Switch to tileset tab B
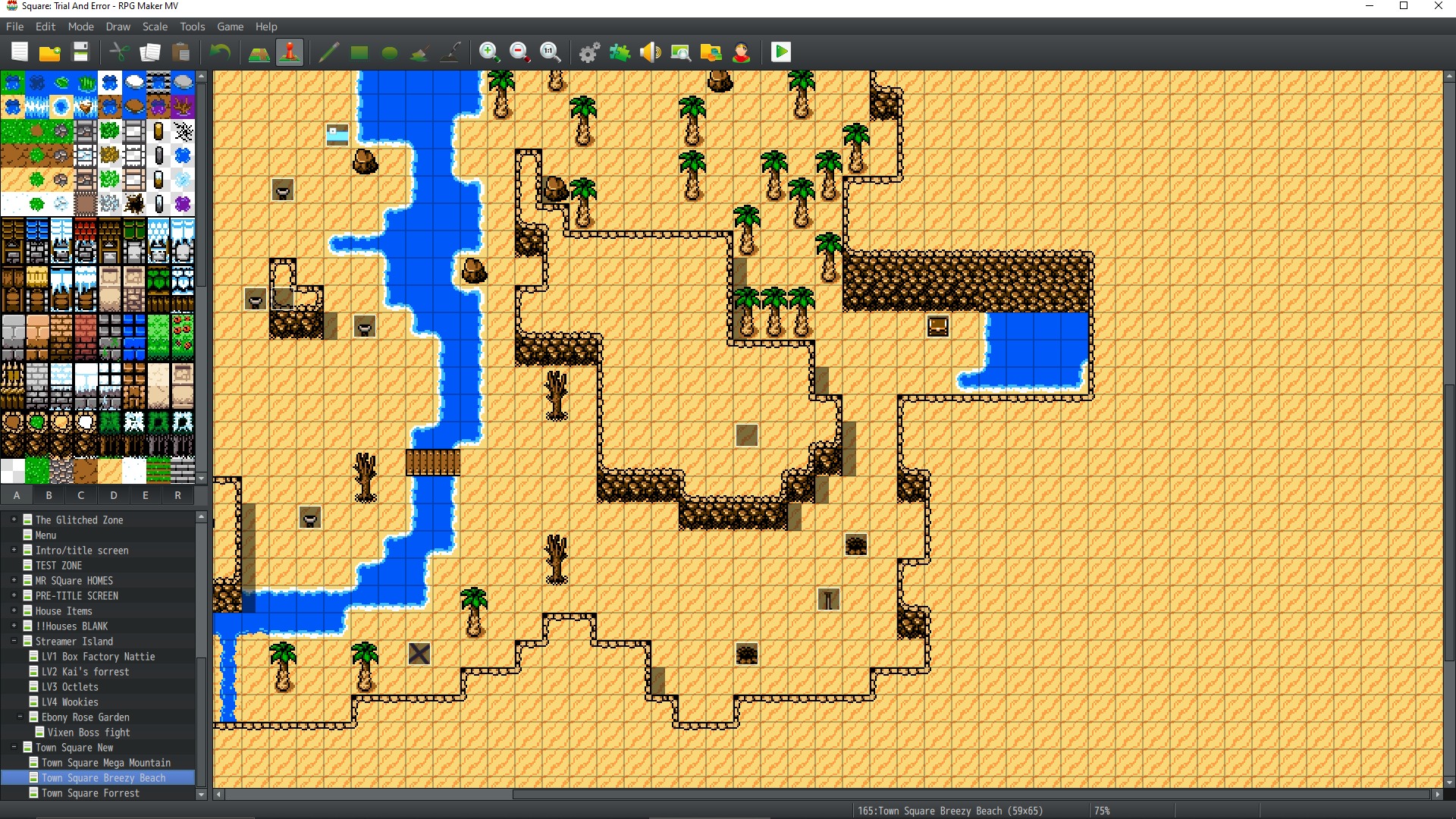Screen dimensions: 1456x819 [49, 495]
